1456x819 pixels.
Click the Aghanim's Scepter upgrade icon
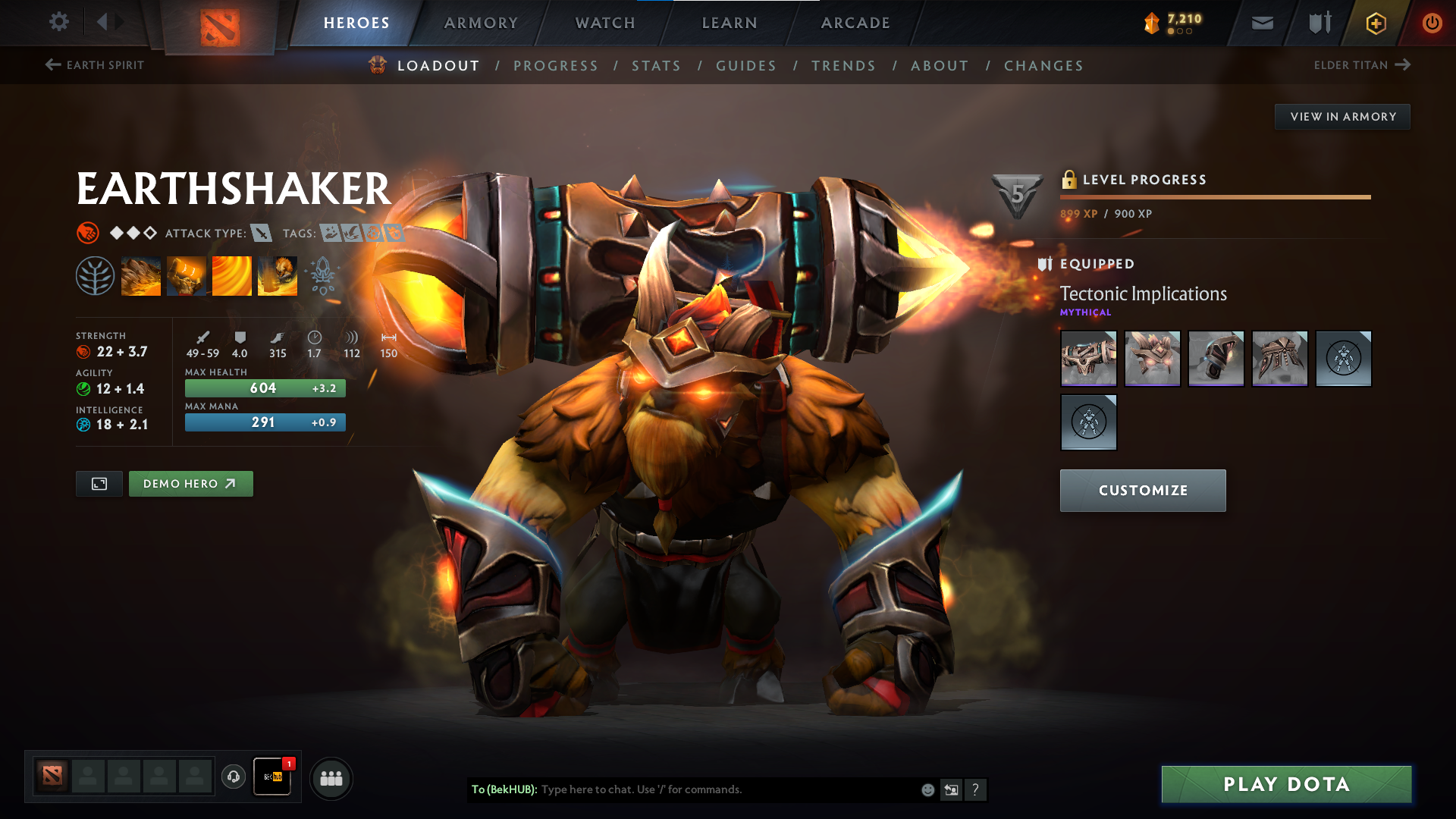[x=323, y=275]
